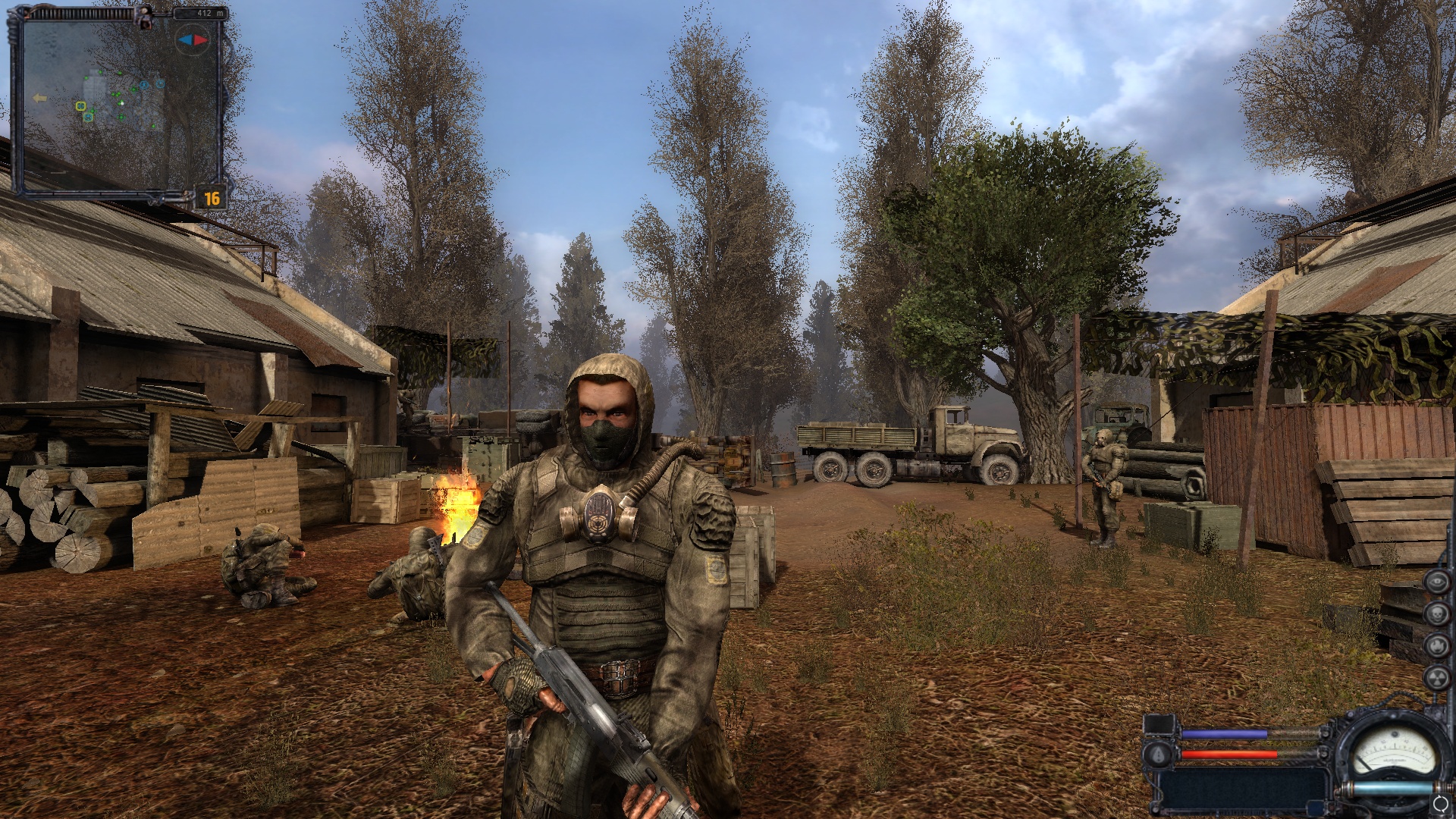Select the yellow-outlined marker on the minimap
Screen dimensions: 1456x819
tap(80, 106)
